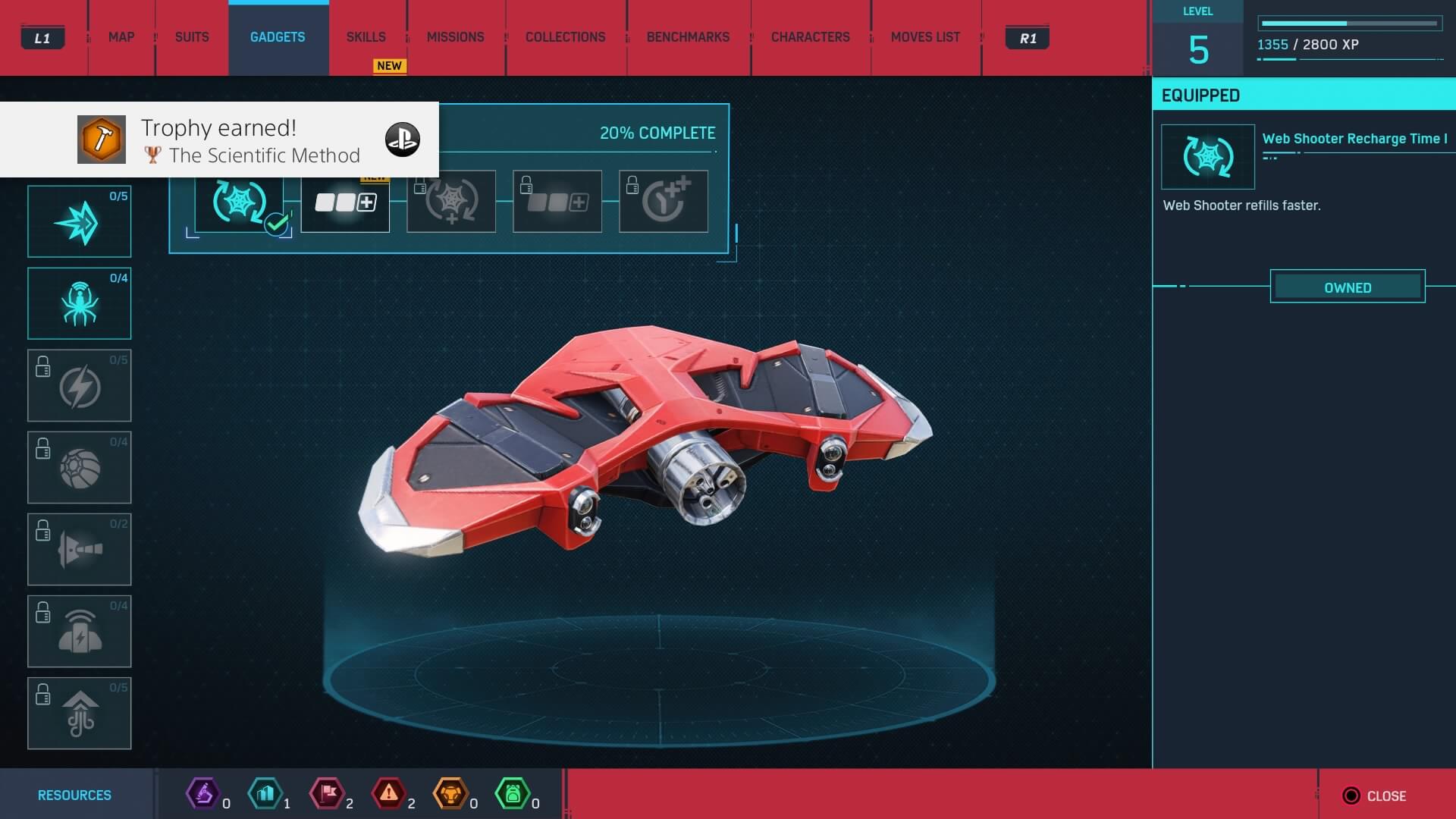This screenshot has height=819, width=1456.
Task: Choose the locked Electric Web gadget
Action: pos(80,385)
